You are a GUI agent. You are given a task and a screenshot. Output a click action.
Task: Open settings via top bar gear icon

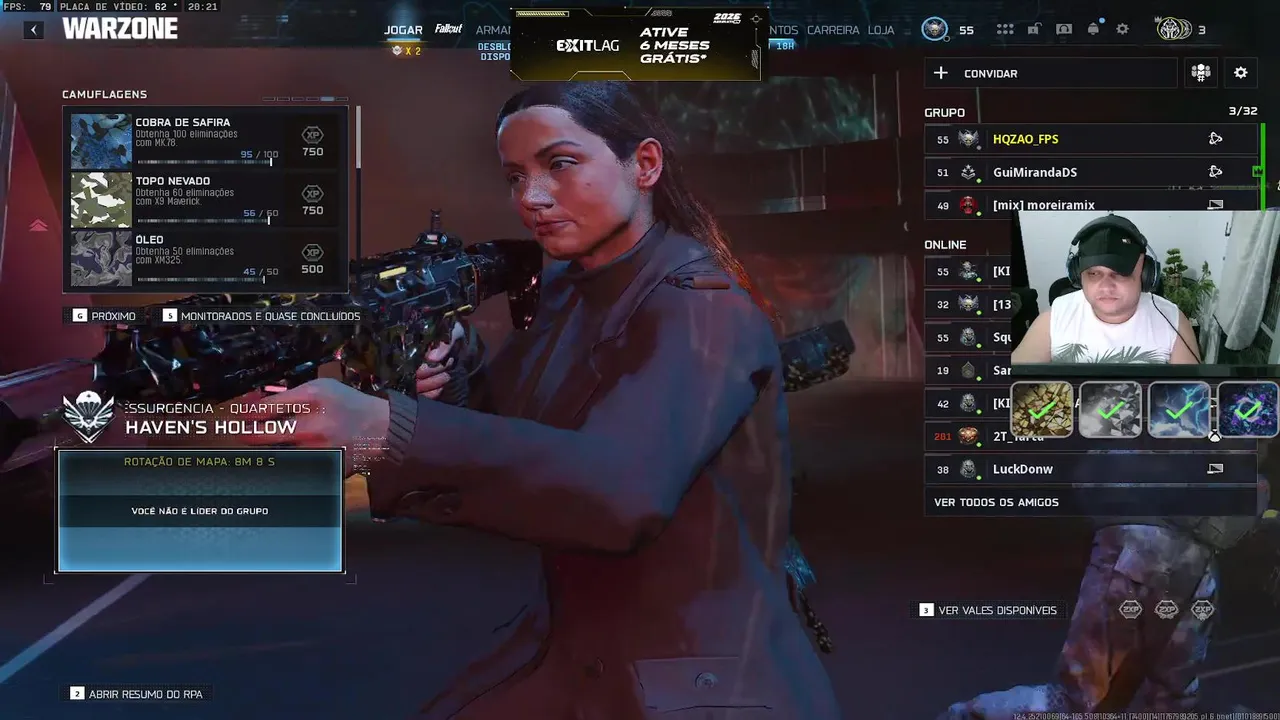click(x=1122, y=30)
